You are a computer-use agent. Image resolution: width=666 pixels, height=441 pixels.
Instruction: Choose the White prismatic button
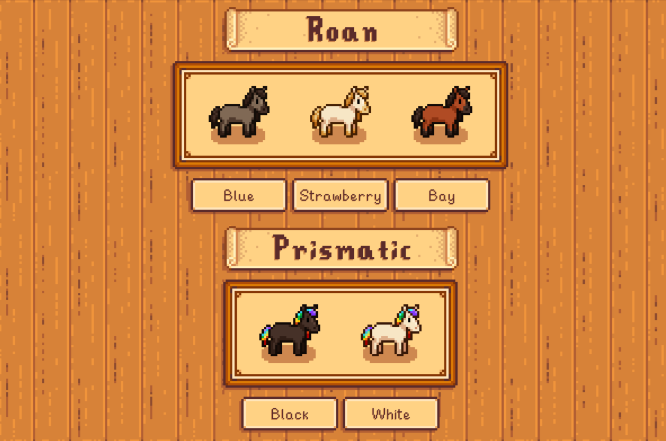[x=391, y=413]
